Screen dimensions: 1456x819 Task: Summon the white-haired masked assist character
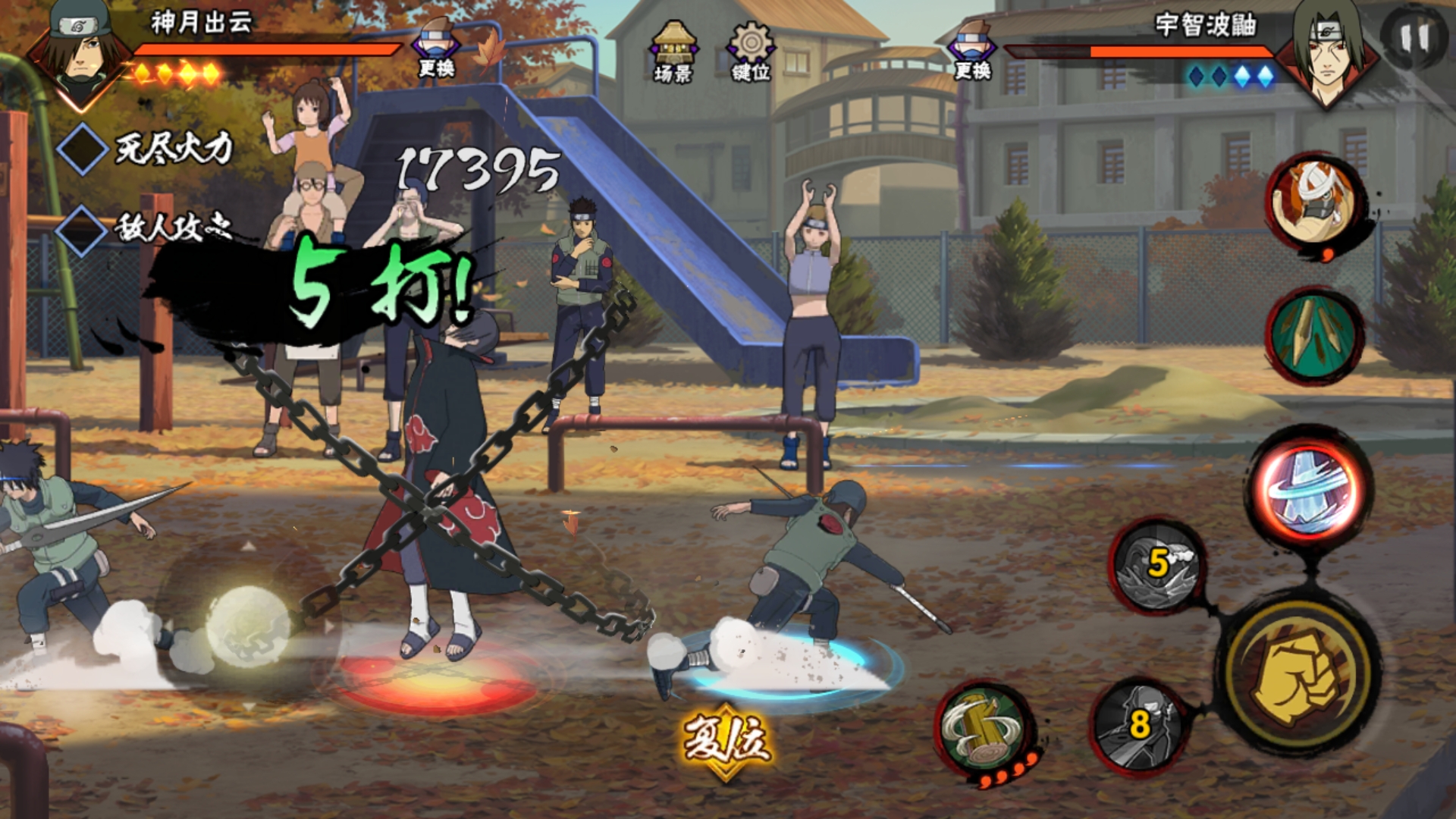[x=1317, y=202]
